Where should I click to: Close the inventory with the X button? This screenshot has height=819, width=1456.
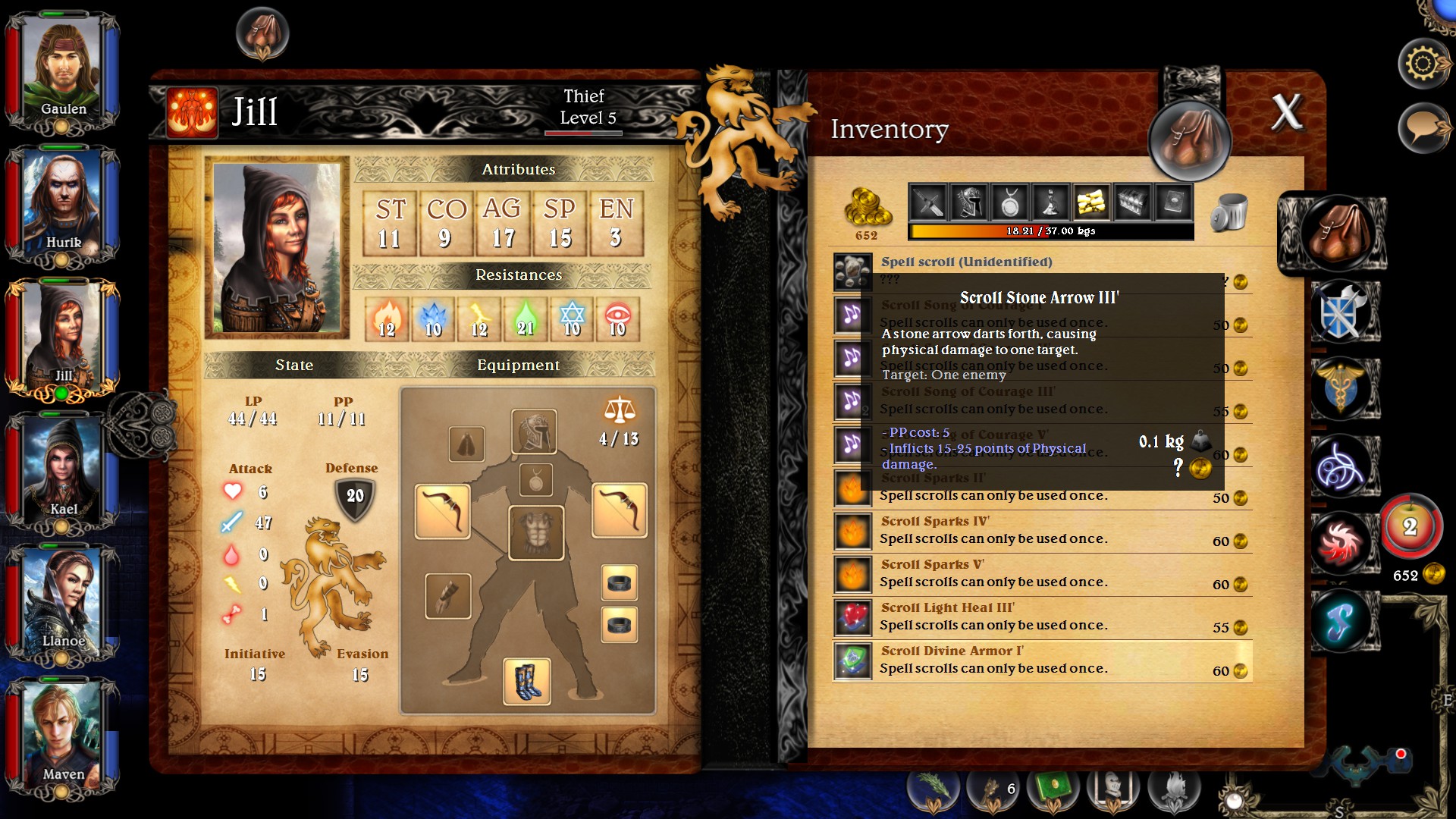(1287, 113)
